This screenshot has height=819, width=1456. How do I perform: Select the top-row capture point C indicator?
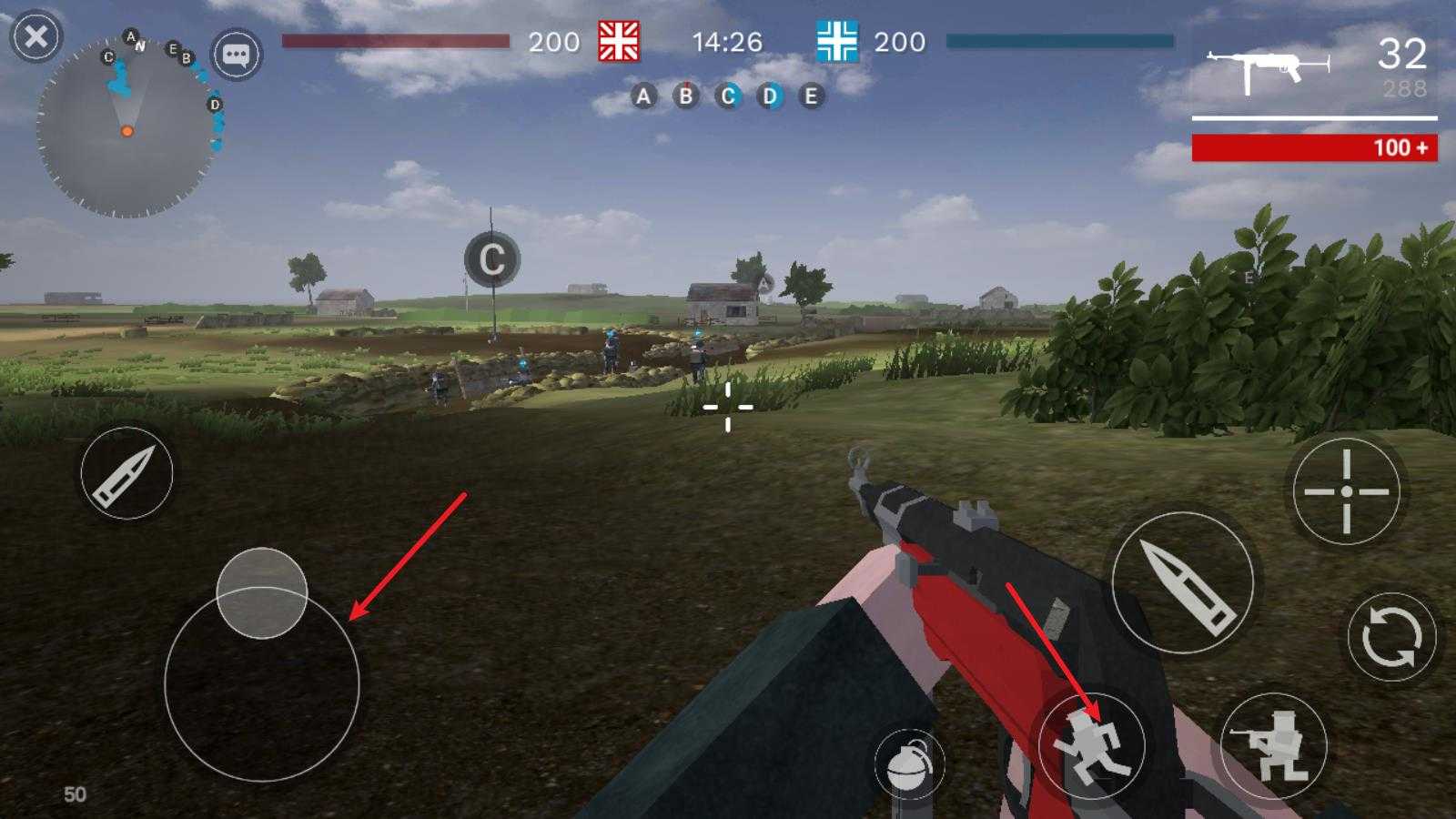pyautogui.click(x=727, y=96)
